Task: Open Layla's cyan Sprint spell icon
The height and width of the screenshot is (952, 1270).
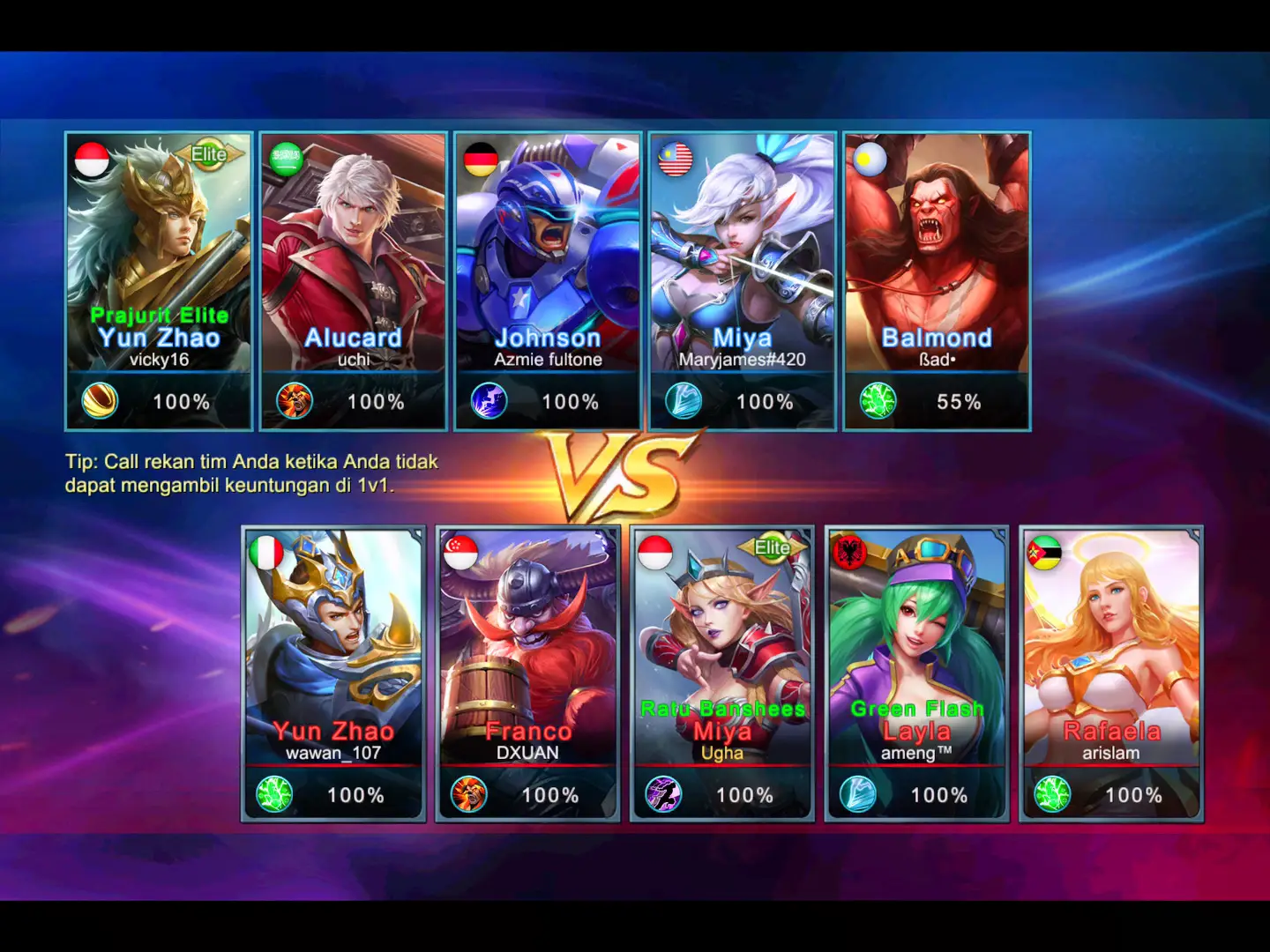Action: [858, 794]
